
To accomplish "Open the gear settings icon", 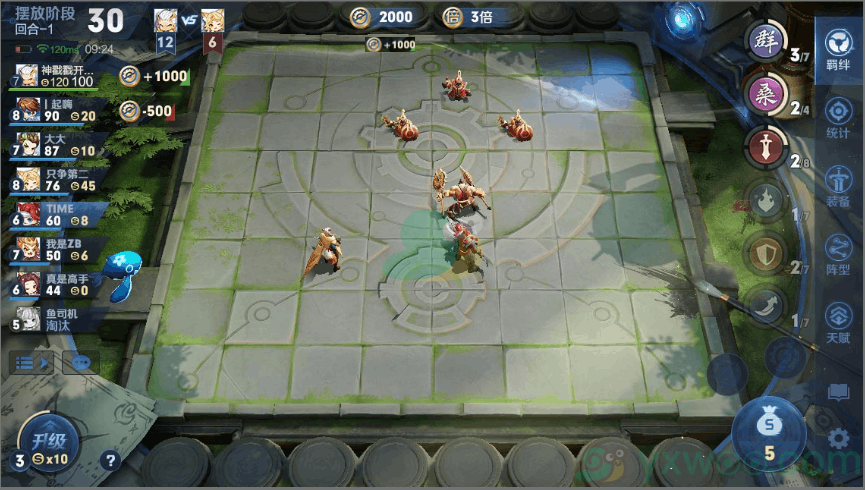I will tap(840, 437).
